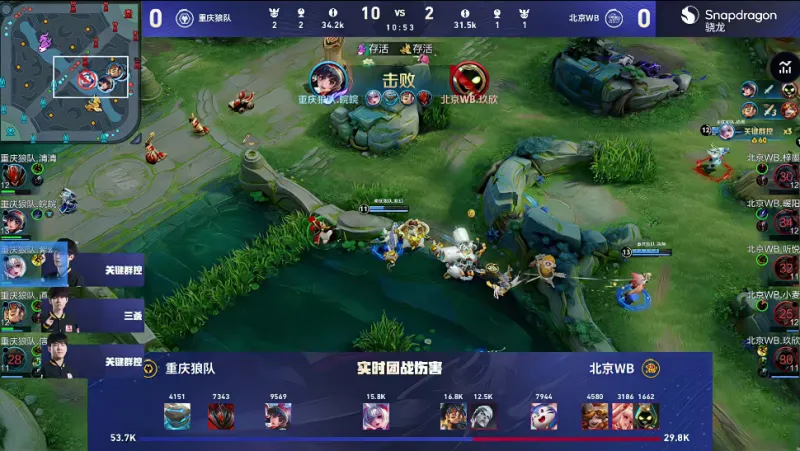Select the 北京WB.小麦 player portrait
The image size is (800, 451).
[784, 313]
